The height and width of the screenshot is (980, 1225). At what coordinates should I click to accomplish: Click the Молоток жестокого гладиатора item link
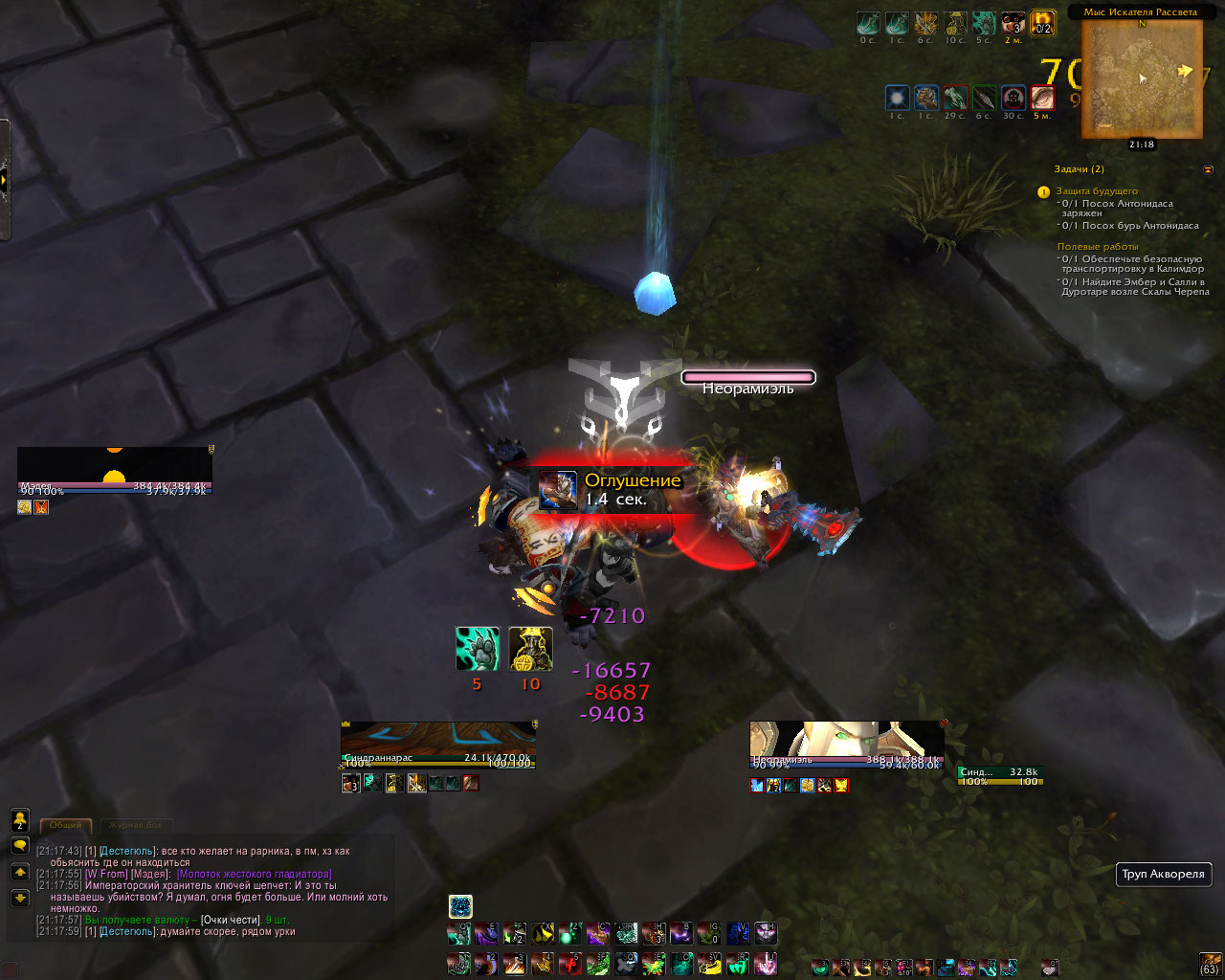click(x=255, y=875)
